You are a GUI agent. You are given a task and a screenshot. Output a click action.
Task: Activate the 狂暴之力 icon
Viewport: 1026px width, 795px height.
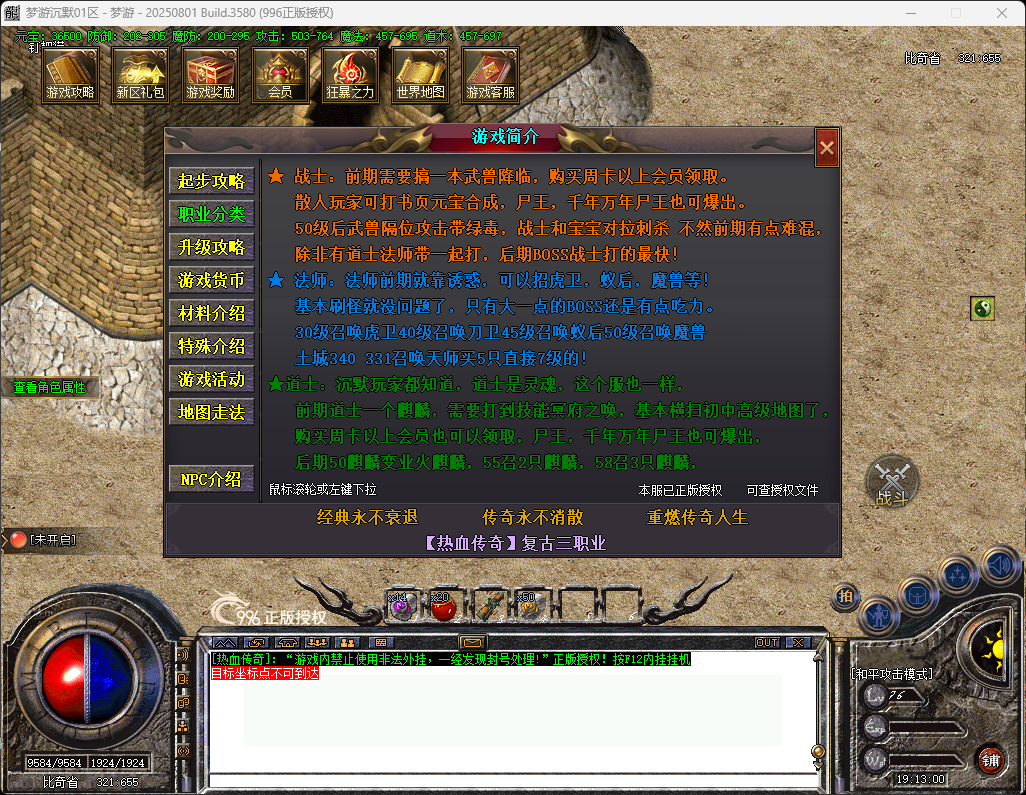(350, 75)
